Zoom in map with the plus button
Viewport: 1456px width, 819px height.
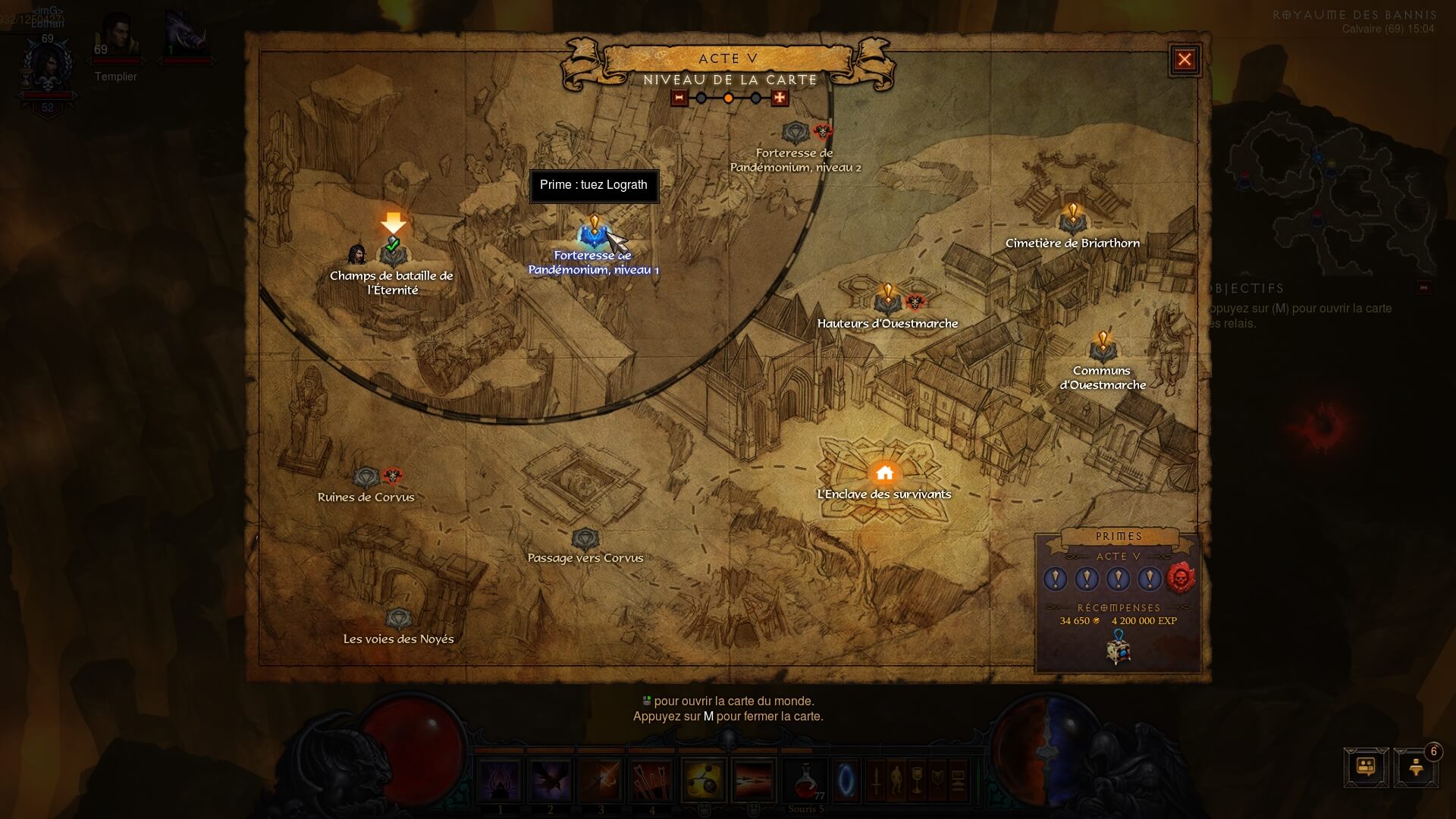(x=780, y=98)
